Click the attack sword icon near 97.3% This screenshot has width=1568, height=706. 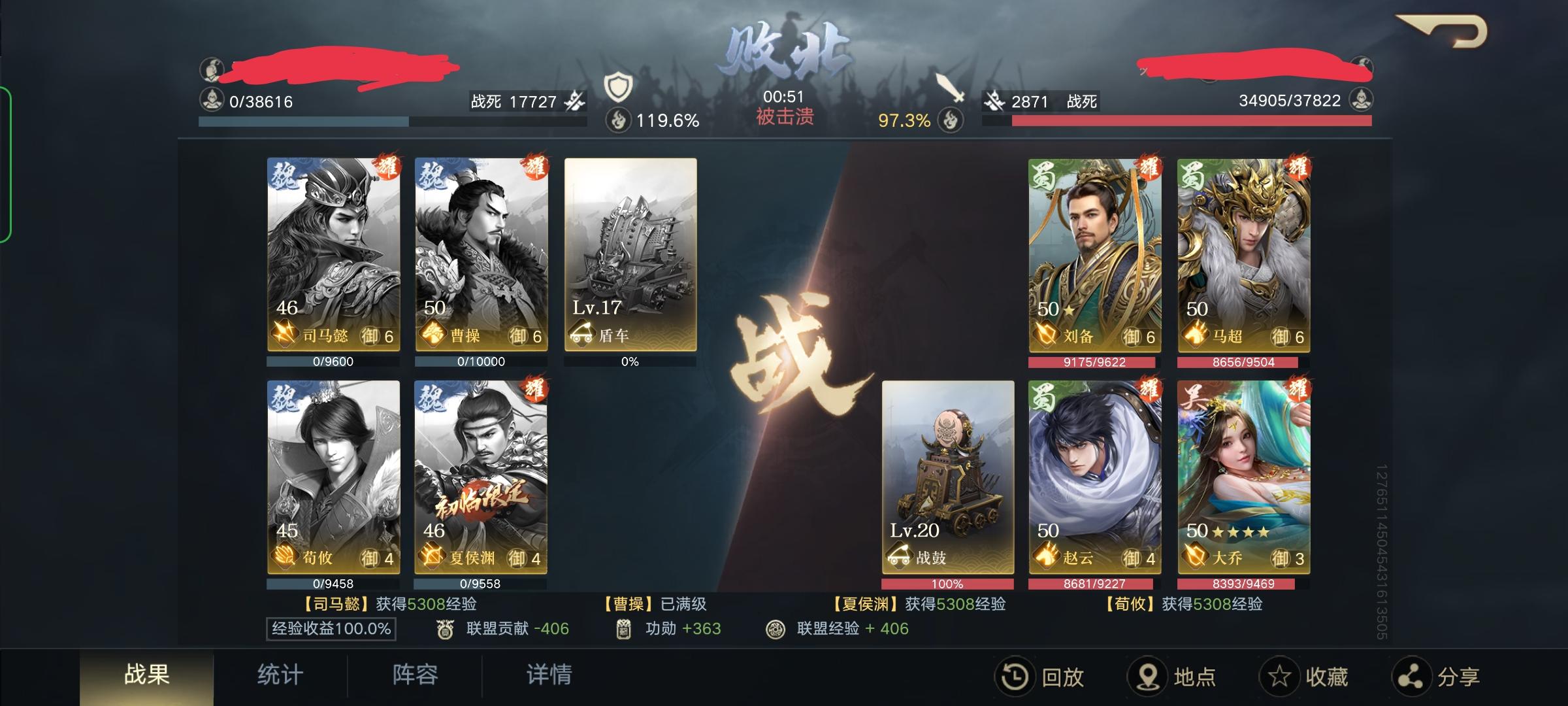949,86
